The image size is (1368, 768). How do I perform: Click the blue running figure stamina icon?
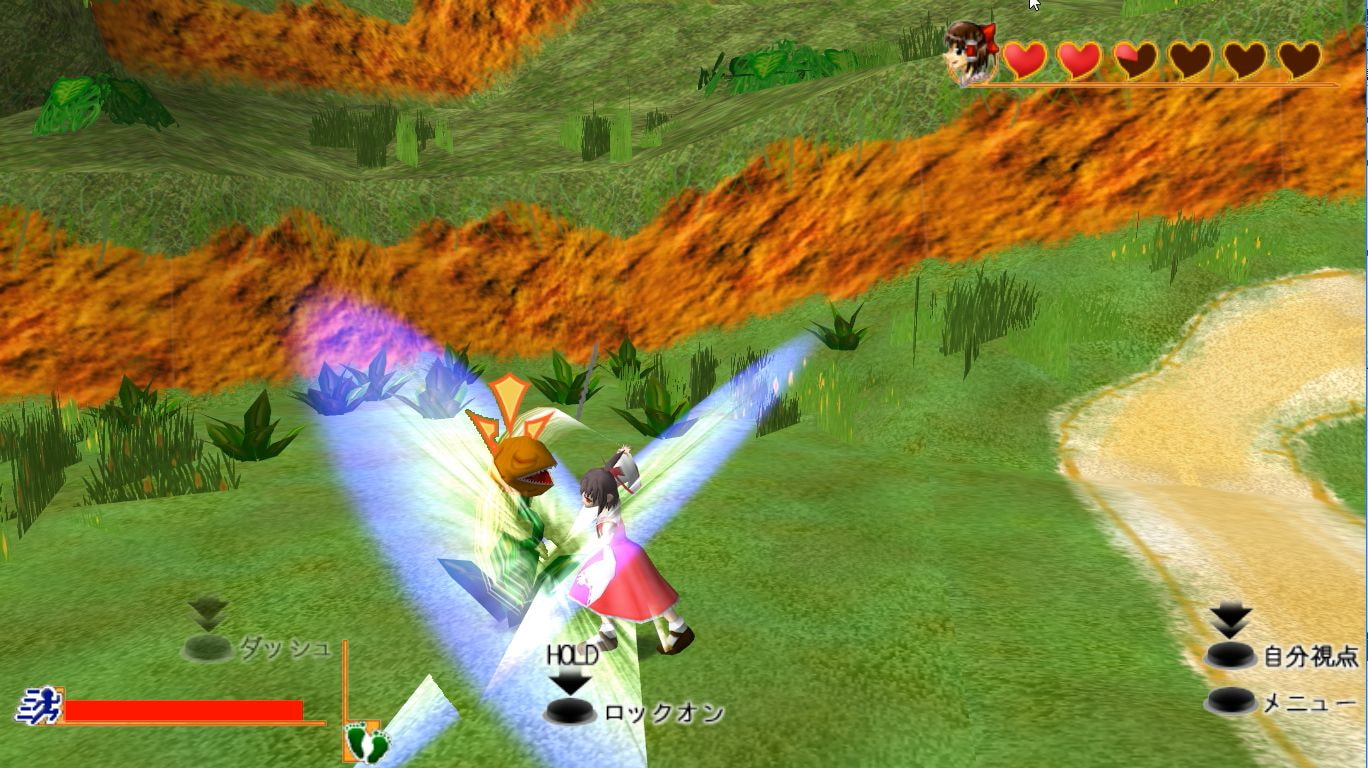coord(38,707)
